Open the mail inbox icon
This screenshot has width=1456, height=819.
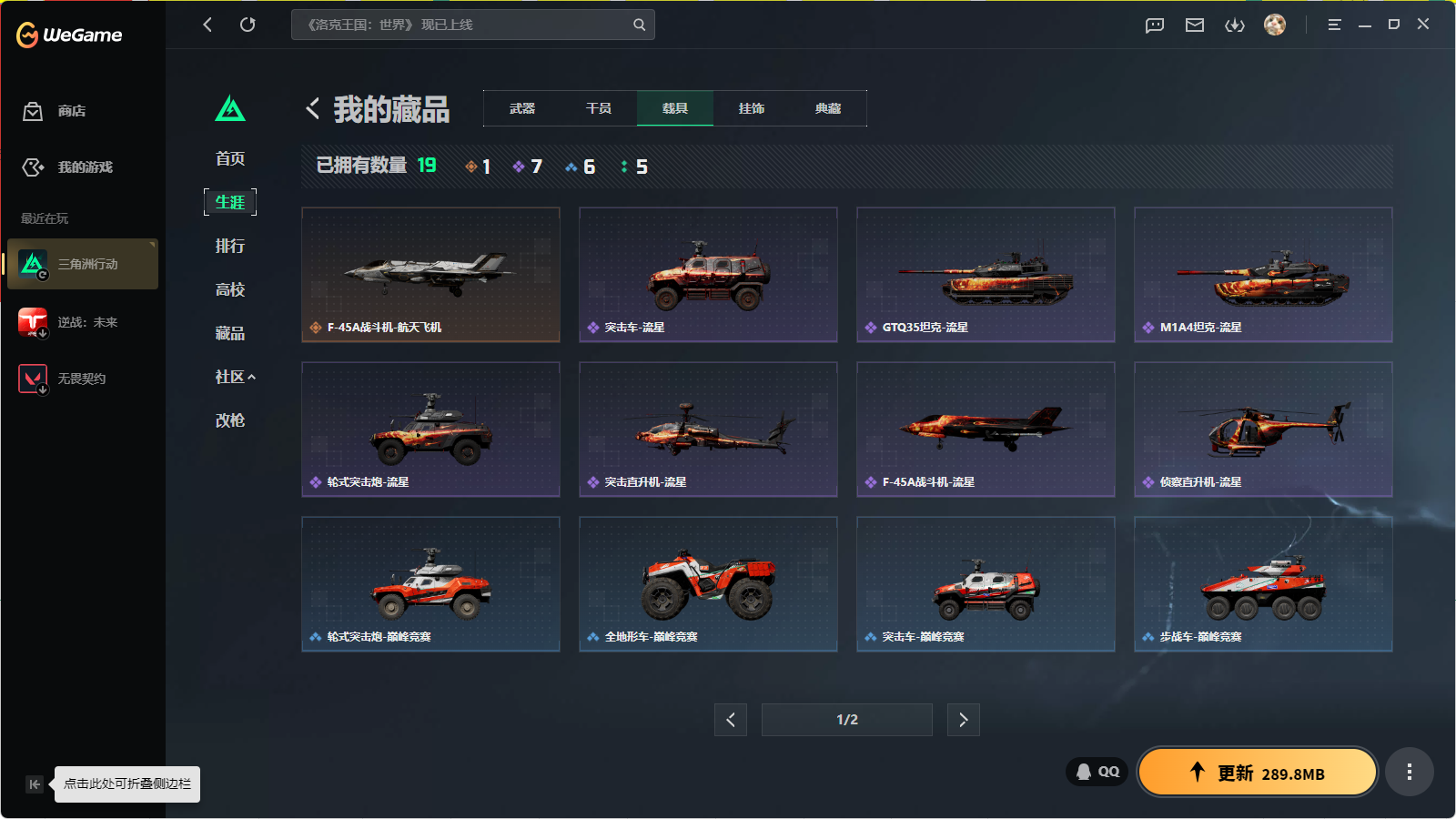pos(1195,25)
